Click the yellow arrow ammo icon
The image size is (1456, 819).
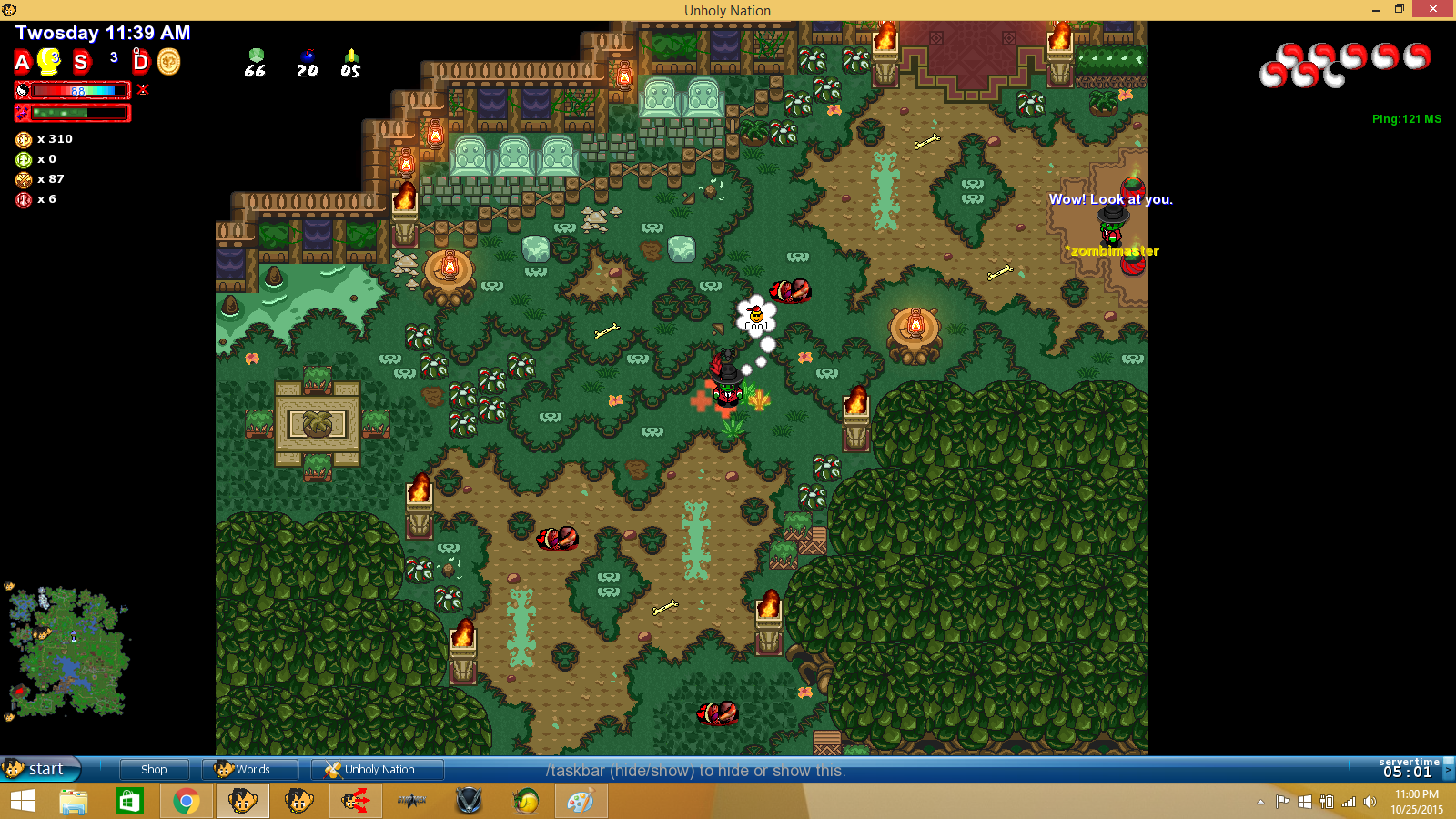click(x=351, y=56)
